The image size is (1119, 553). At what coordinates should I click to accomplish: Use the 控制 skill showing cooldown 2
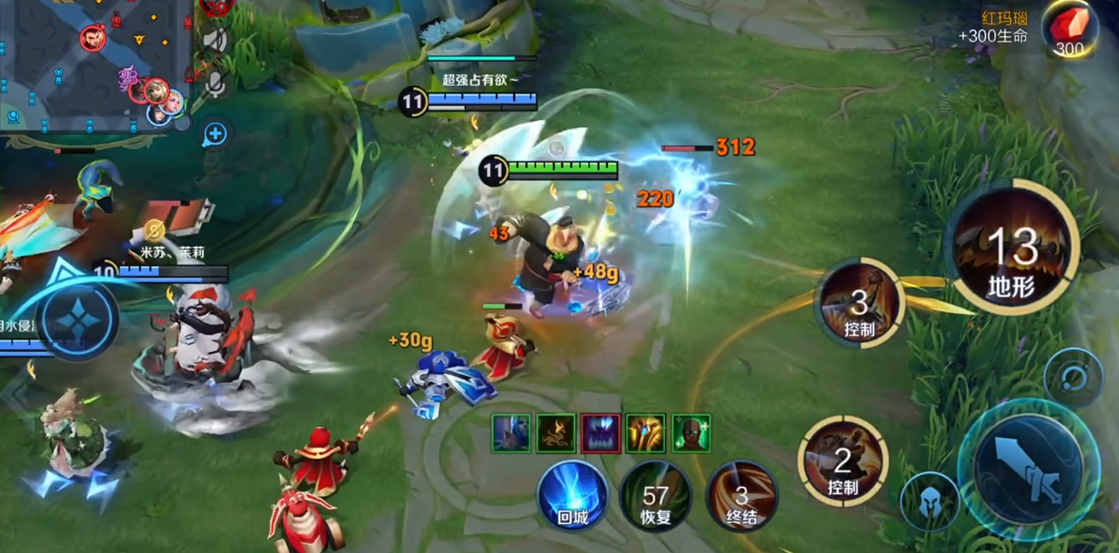(x=843, y=461)
